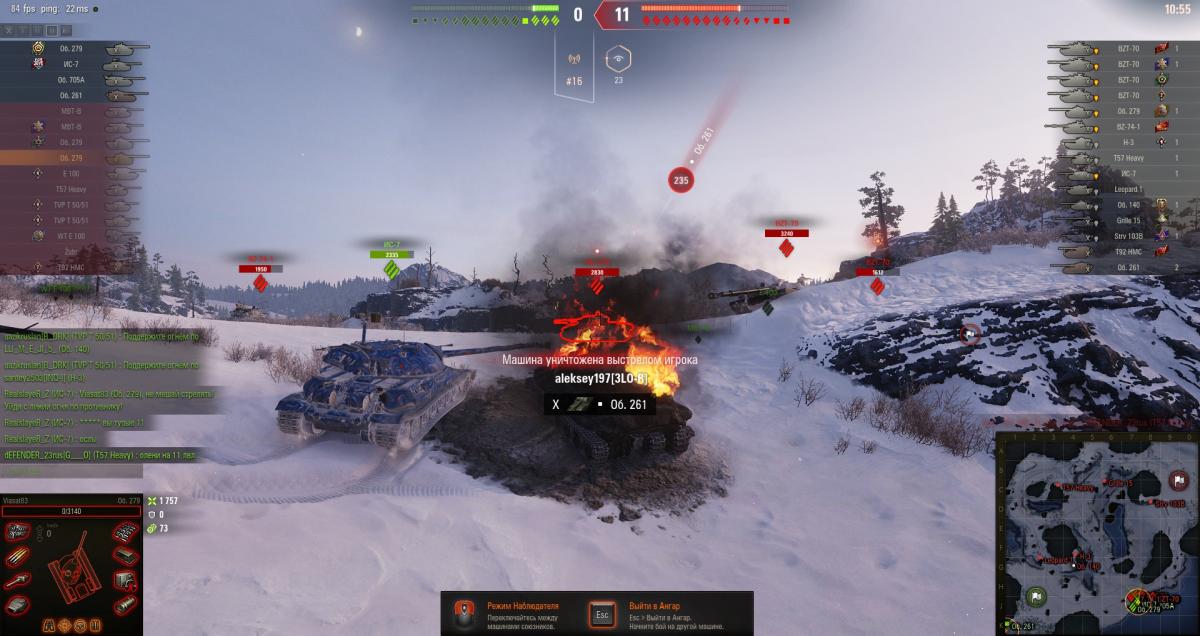This screenshot has height=636, width=1200.
Task: Click the ammo shells module icon
Action: pyautogui.click(x=18, y=556)
